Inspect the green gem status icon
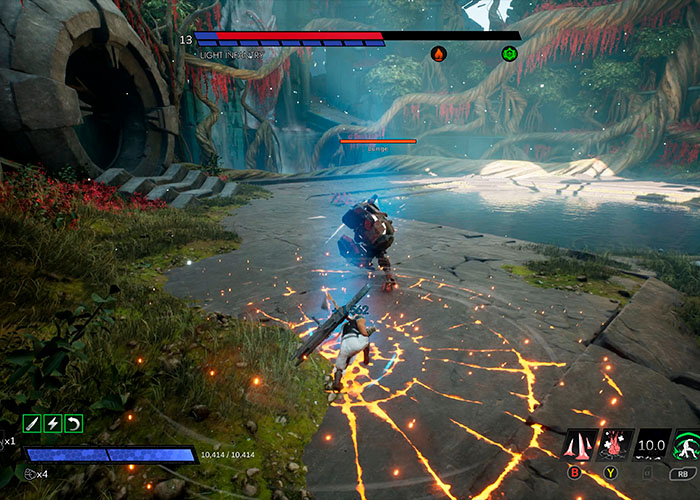The width and height of the screenshot is (700, 500). [509, 53]
